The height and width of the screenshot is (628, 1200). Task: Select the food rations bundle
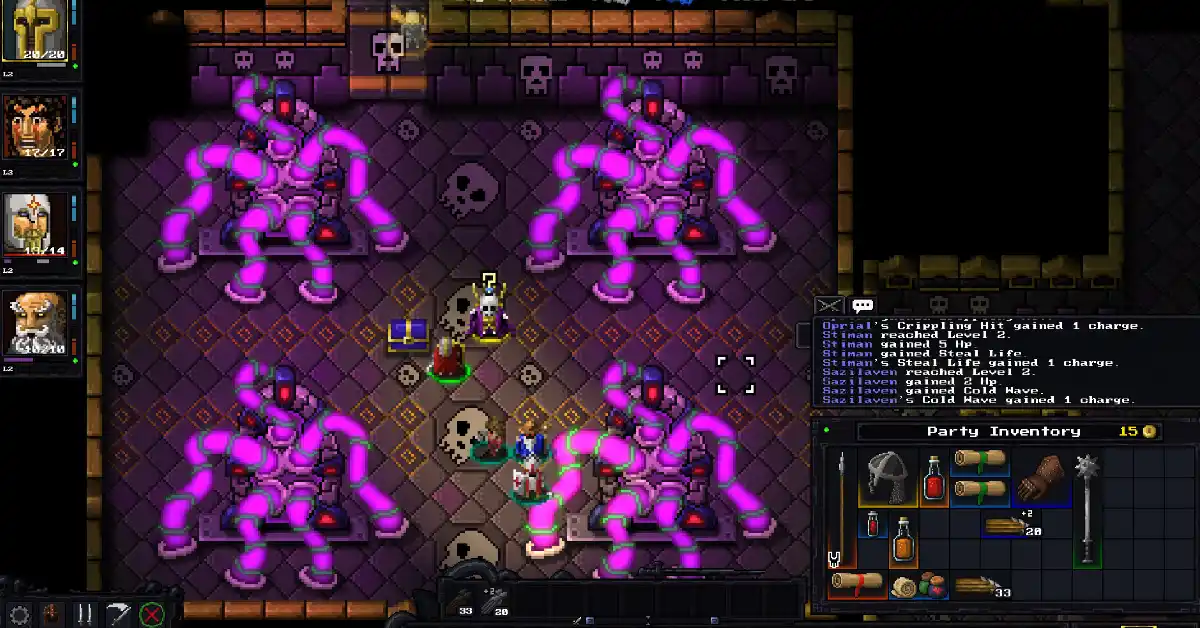(x=917, y=586)
